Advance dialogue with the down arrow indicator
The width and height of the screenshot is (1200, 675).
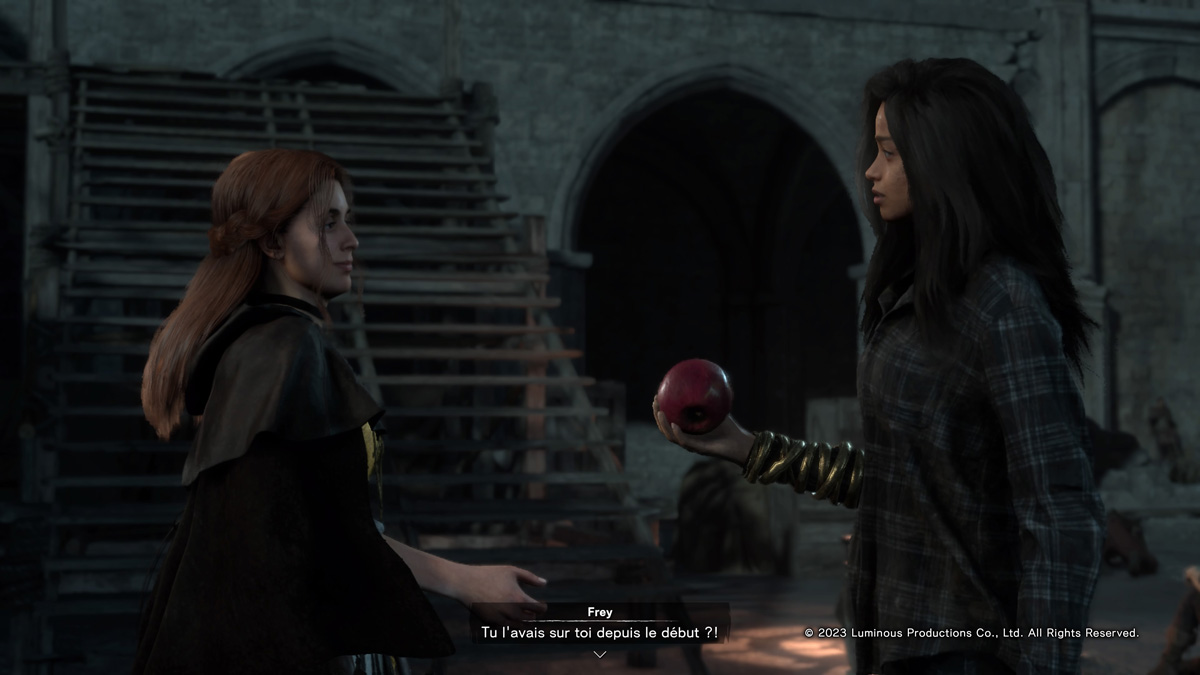pyautogui.click(x=600, y=654)
